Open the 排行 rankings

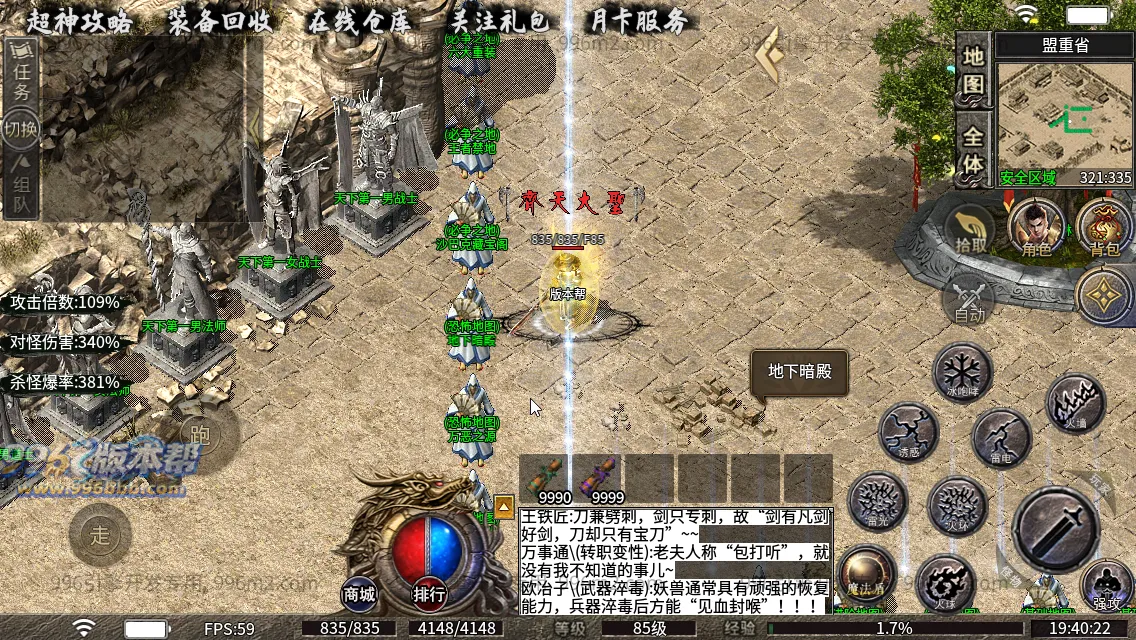(429, 594)
